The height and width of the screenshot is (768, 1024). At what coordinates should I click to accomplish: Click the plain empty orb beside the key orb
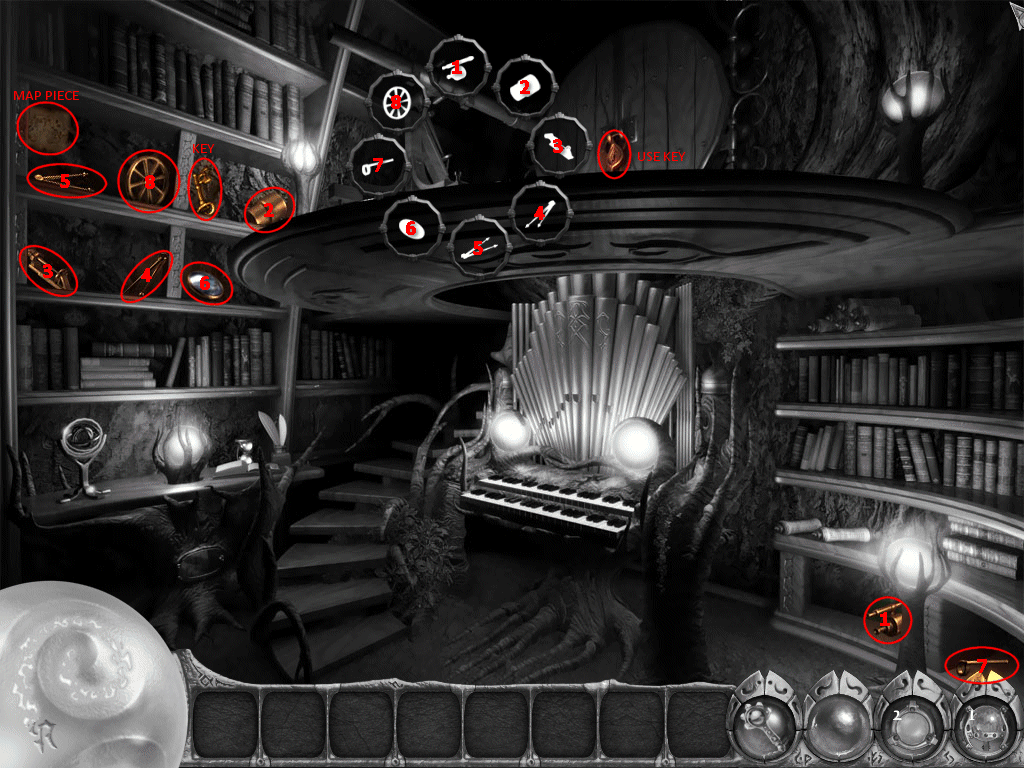tap(836, 724)
